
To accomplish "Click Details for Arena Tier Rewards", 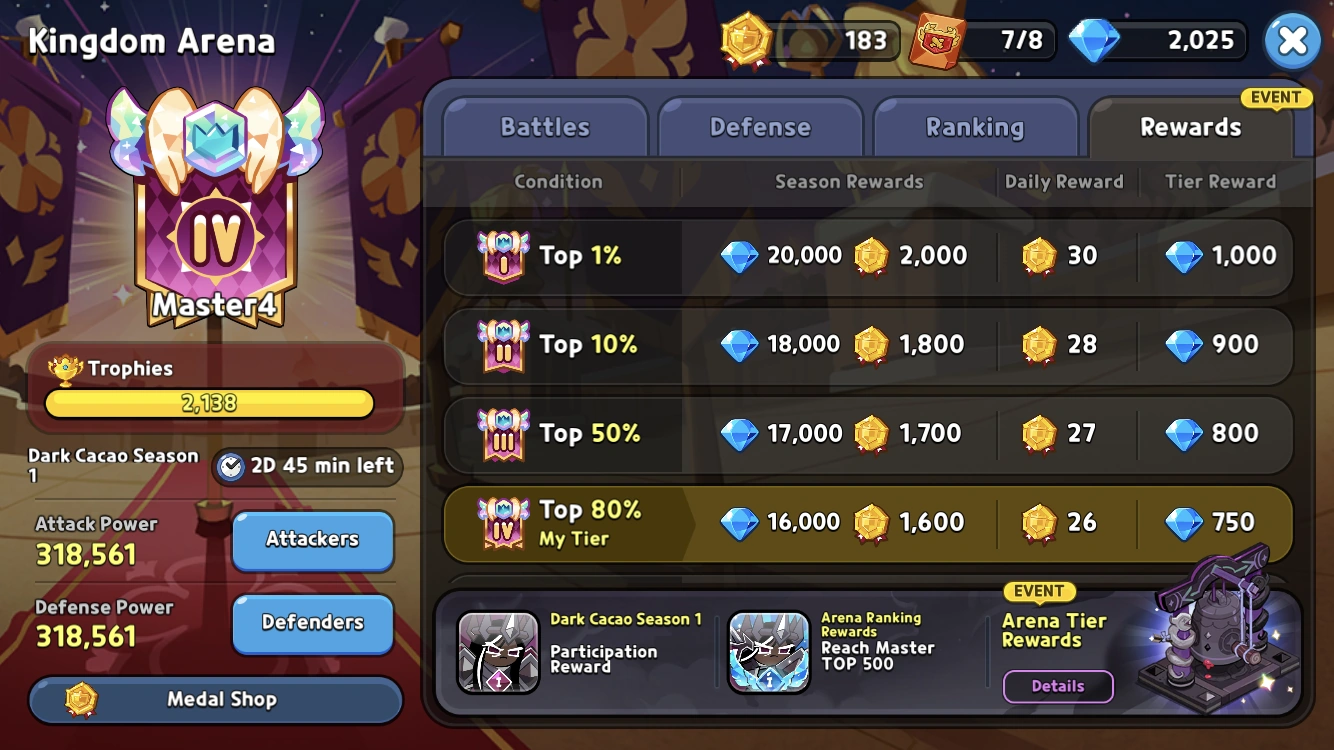I will pyautogui.click(x=1058, y=686).
